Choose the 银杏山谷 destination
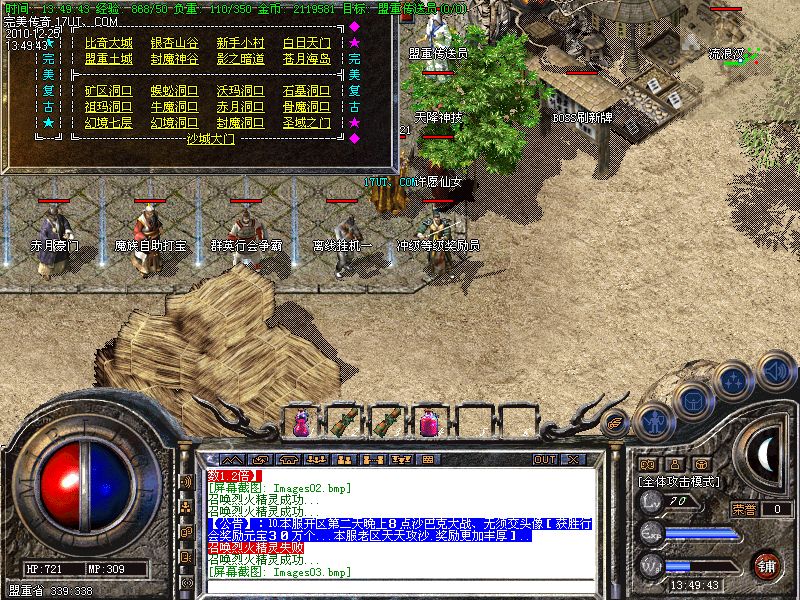 174,43
